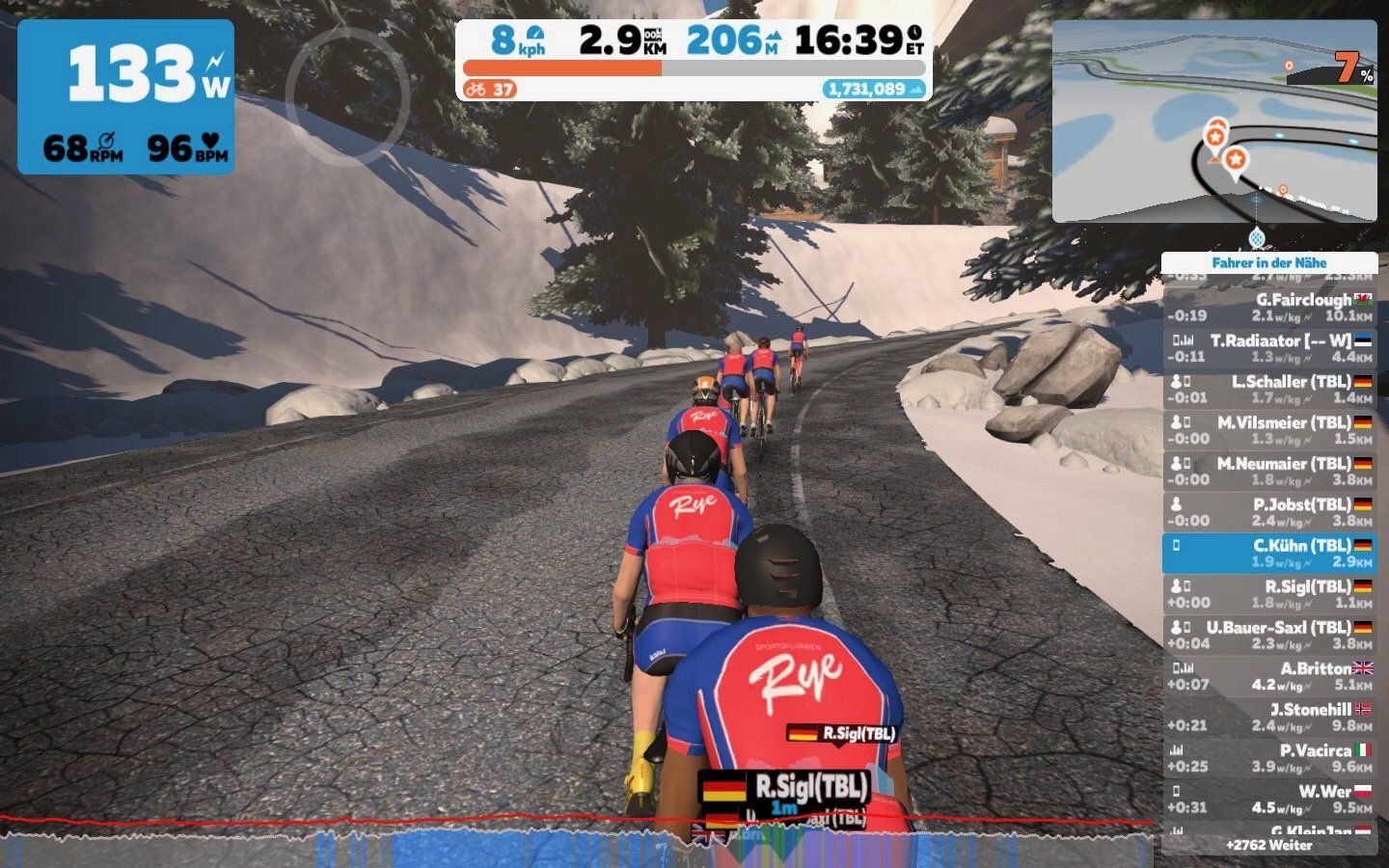Click the orange ride-on counter showing 37
Viewport: 1389px width, 868px height.
490,90
